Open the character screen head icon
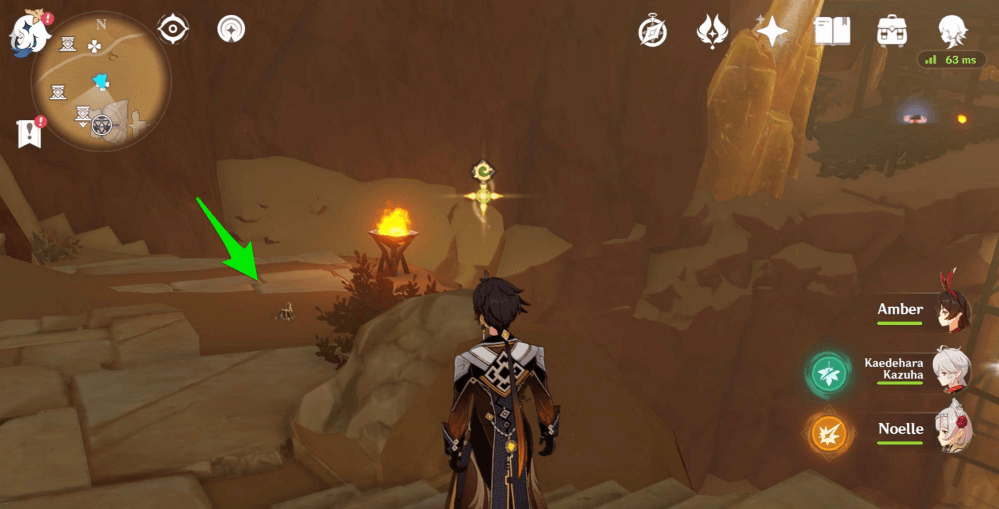Viewport: 999px width, 509px height. tap(952, 30)
